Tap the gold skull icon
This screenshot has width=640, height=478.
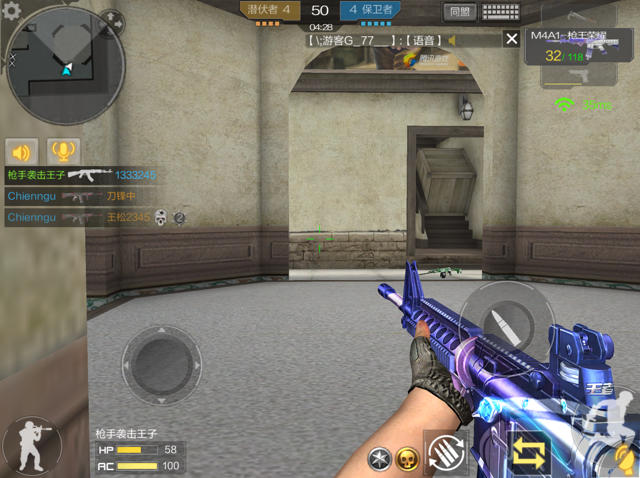pyautogui.click(x=406, y=459)
